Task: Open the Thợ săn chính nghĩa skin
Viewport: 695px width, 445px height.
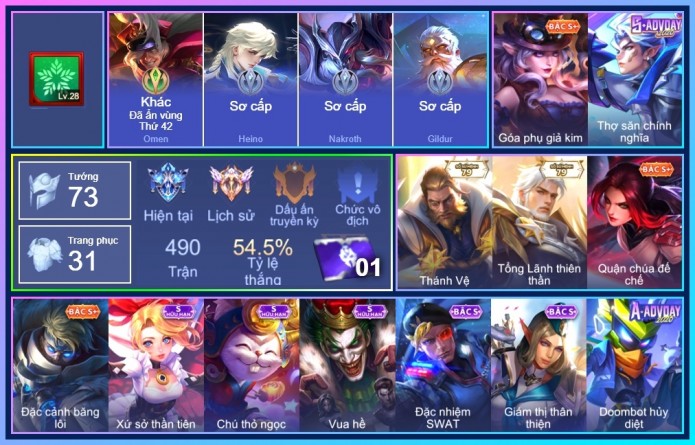Action: (x=635, y=80)
